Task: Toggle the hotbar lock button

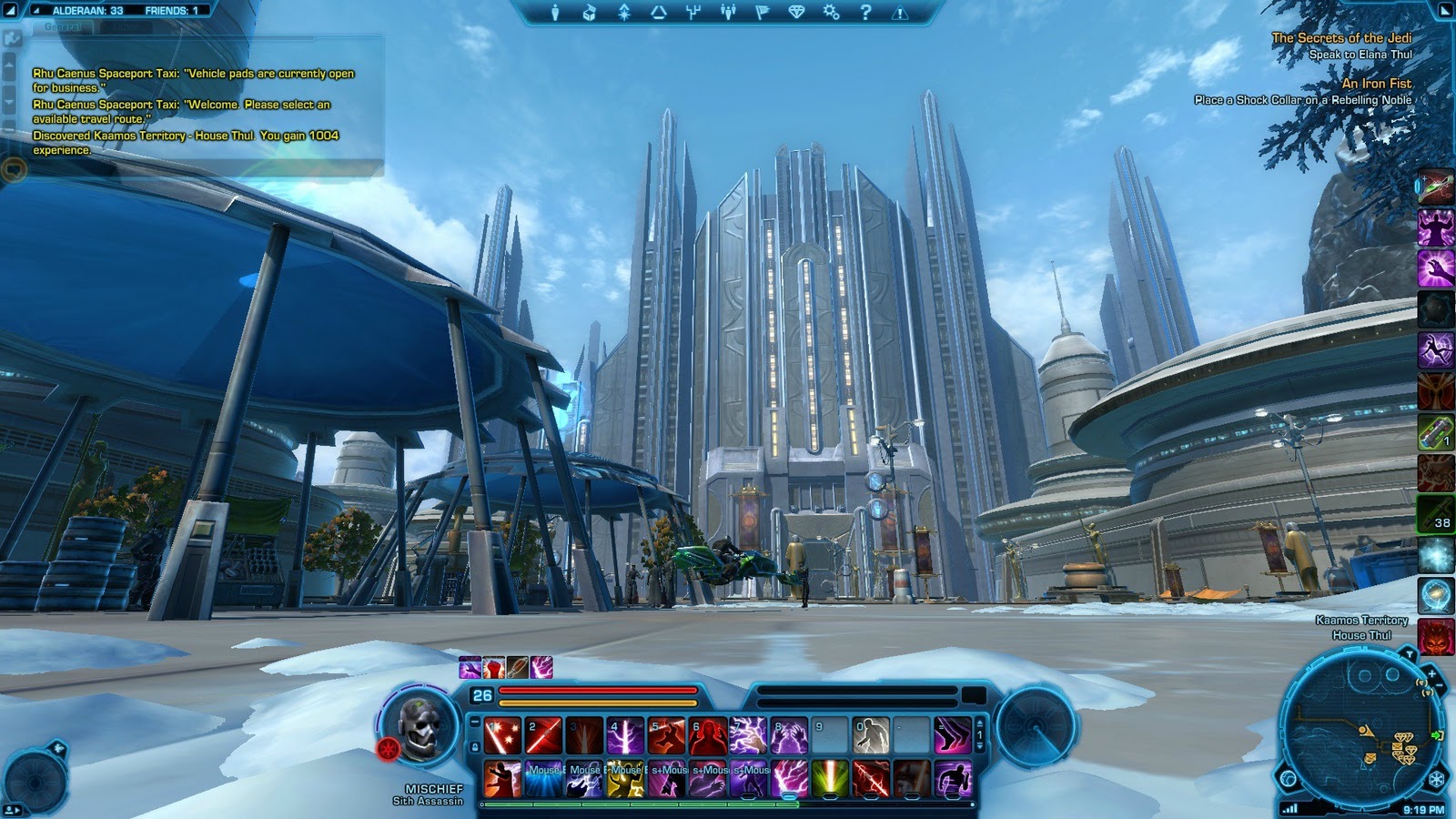Action: 474,747
